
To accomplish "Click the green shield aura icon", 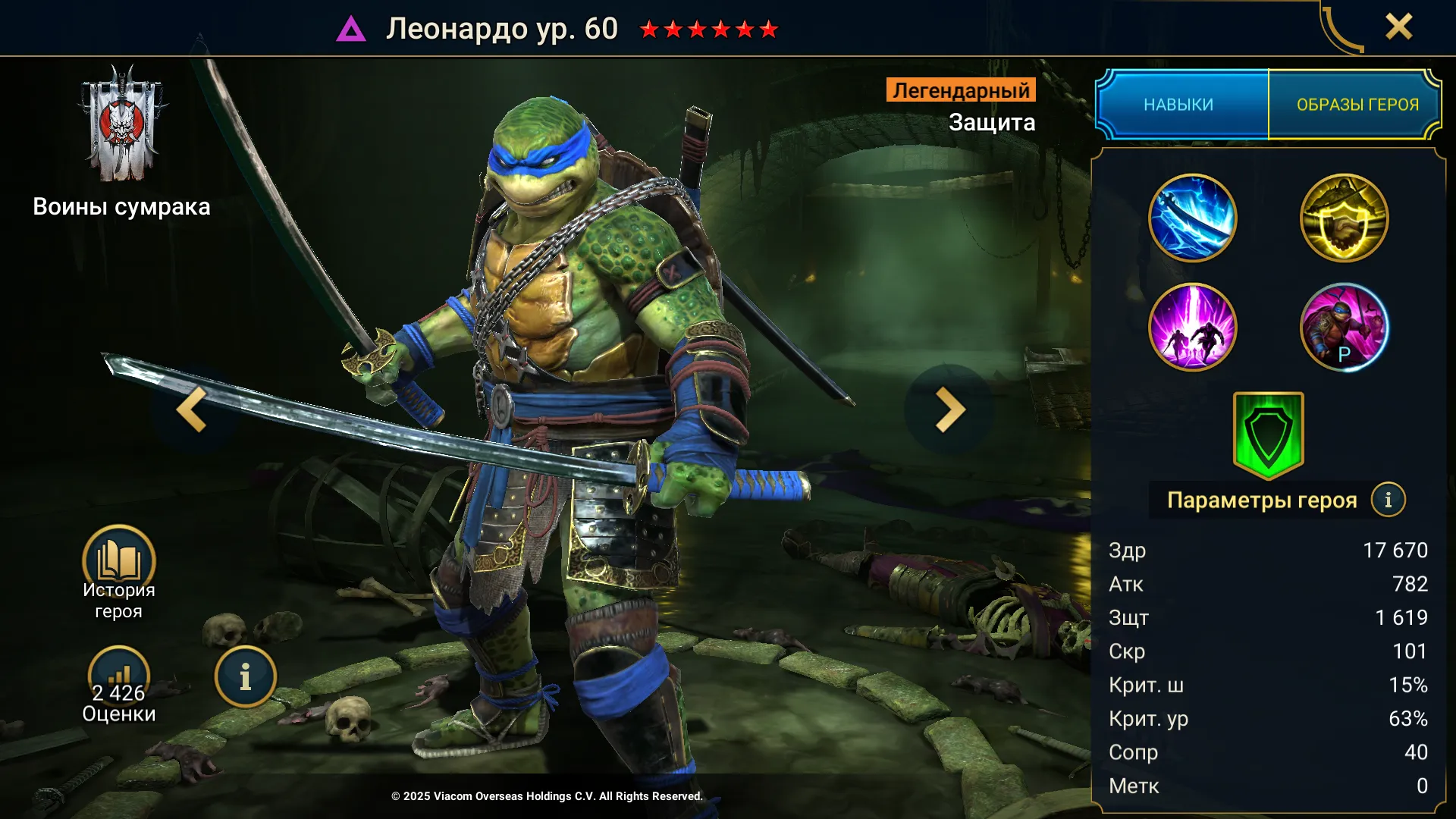I will [x=1268, y=435].
